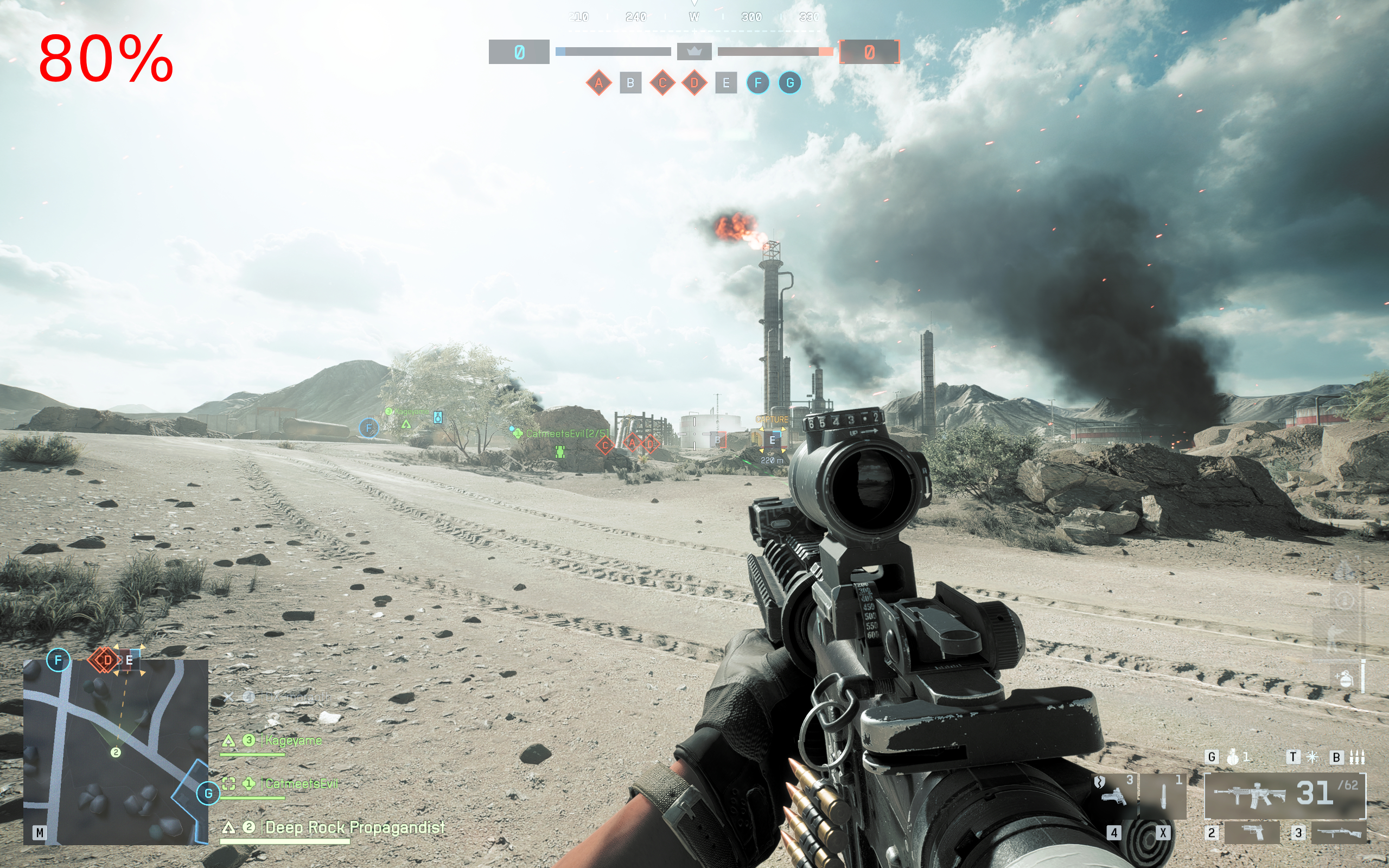Viewport: 1389px width, 868px height.
Task: Select the grenade icon next to G keybind
Action: 1234,757
